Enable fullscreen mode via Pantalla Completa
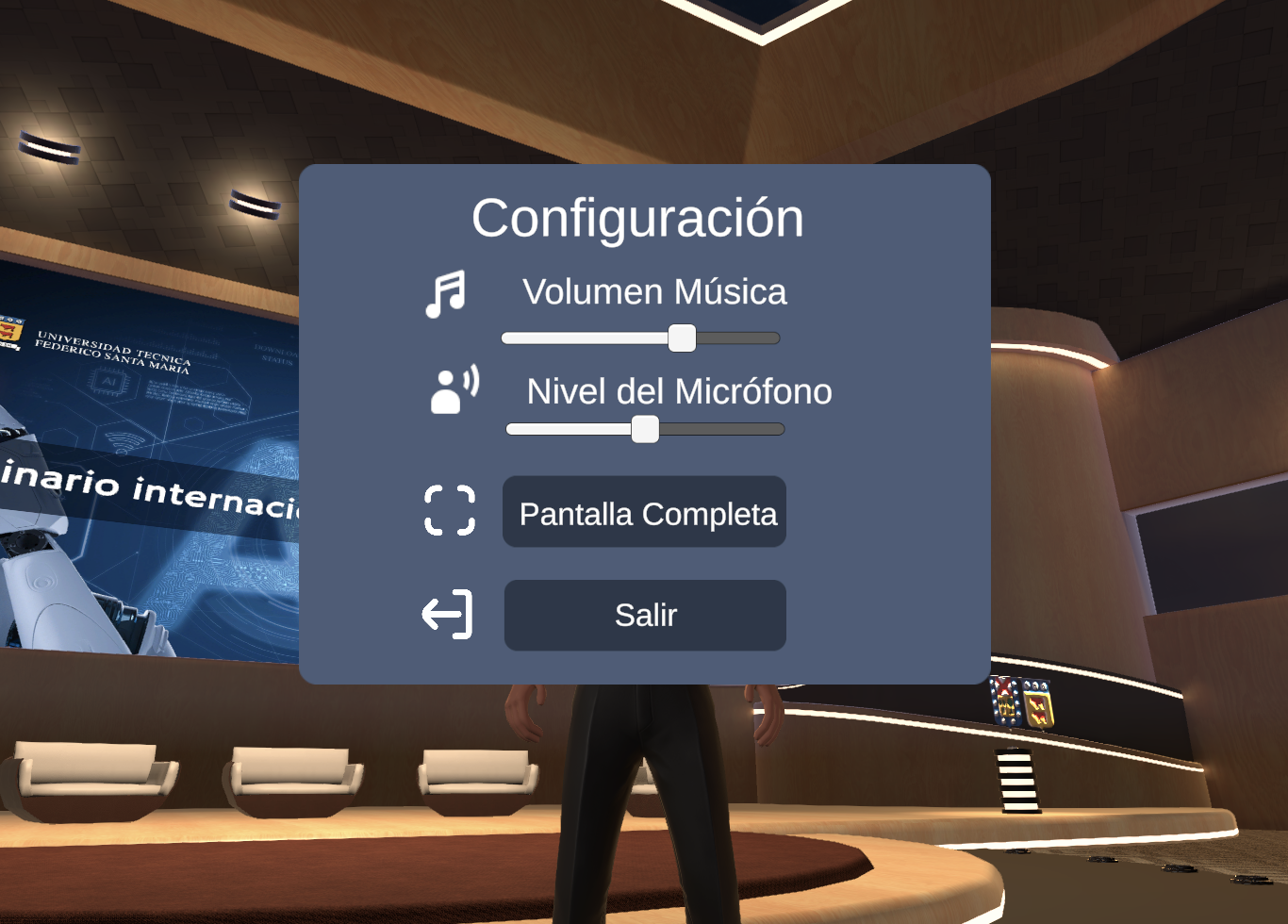 click(644, 512)
